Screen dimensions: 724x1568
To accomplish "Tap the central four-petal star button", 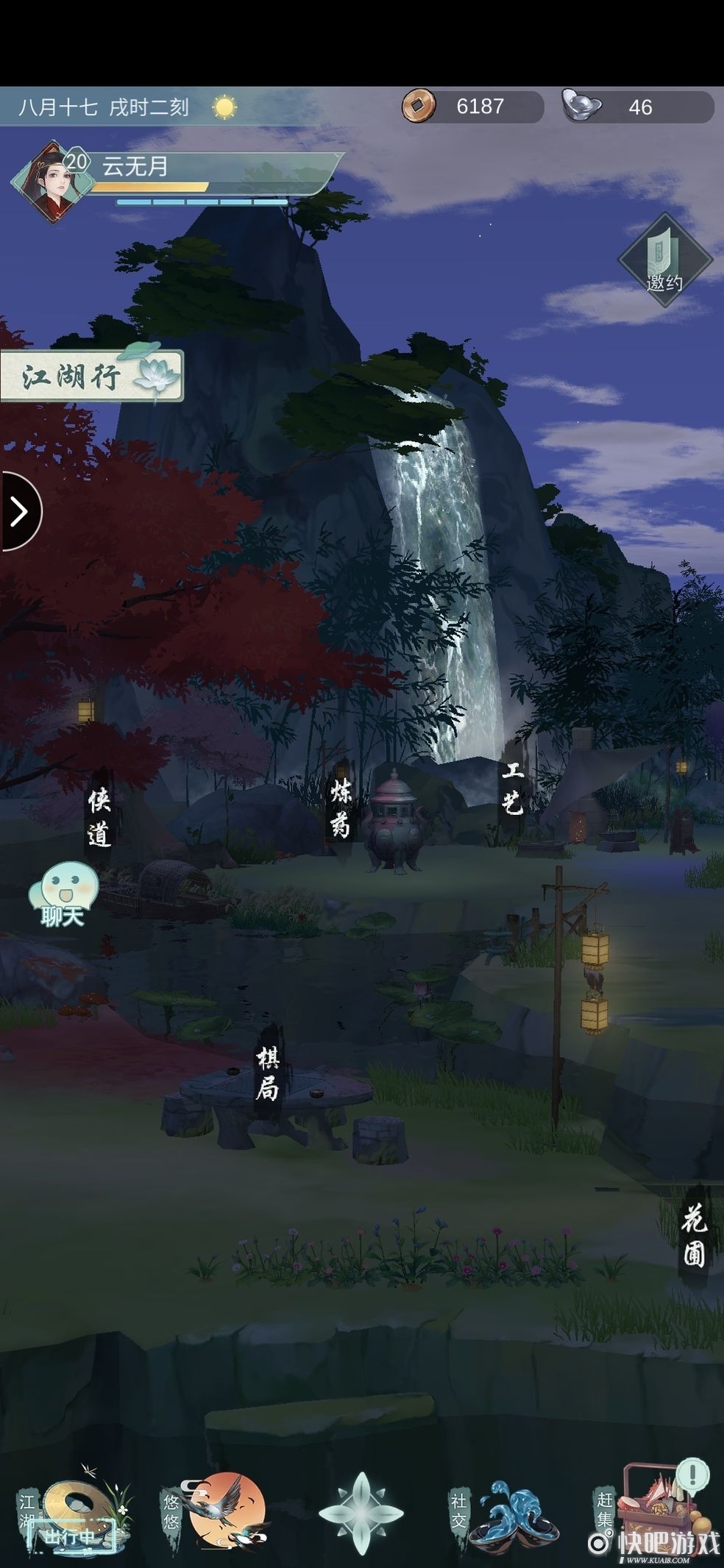I will pyautogui.click(x=361, y=1511).
